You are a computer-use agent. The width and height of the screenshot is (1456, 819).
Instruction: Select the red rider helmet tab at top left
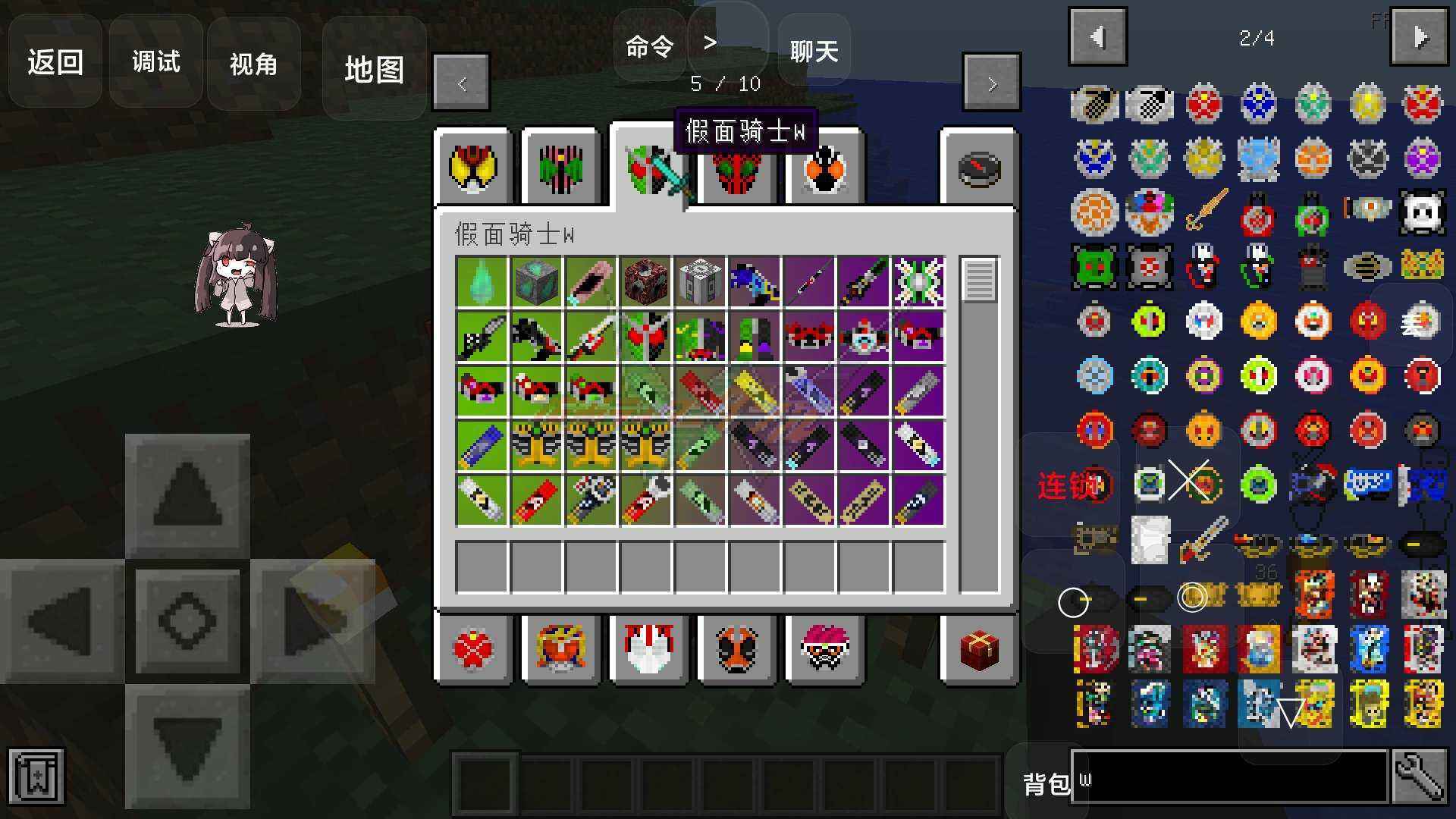click(x=474, y=168)
